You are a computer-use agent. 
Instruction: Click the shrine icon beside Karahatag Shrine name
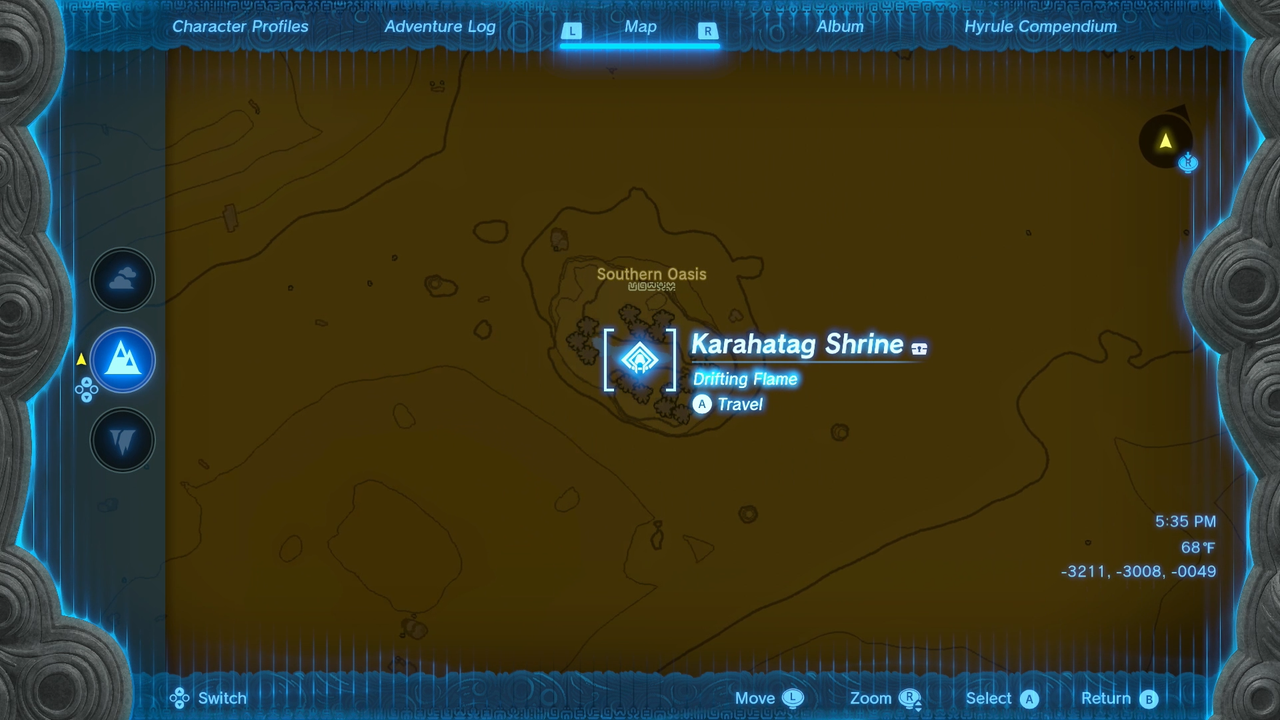pos(640,360)
